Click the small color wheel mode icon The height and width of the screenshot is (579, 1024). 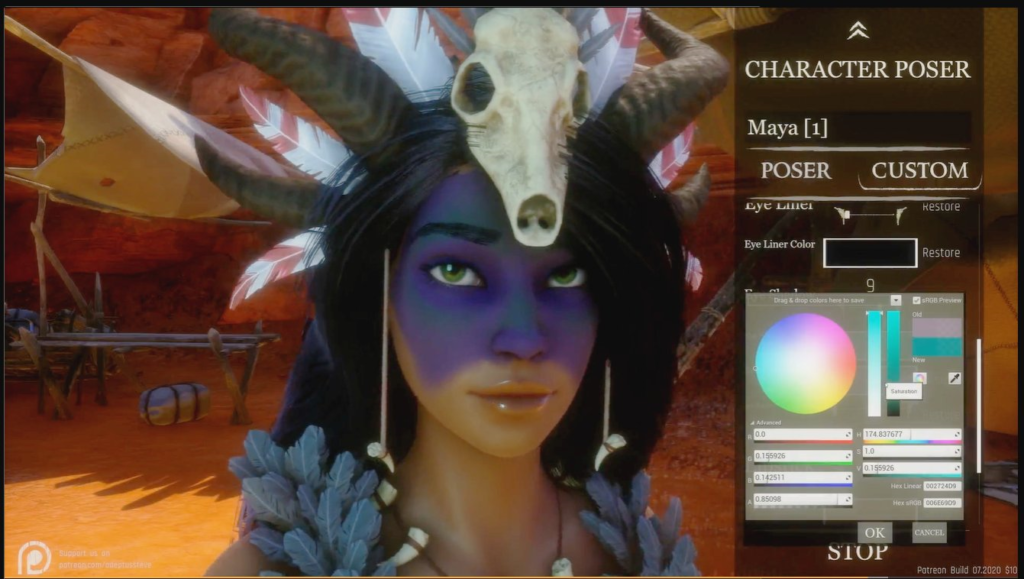click(x=920, y=378)
